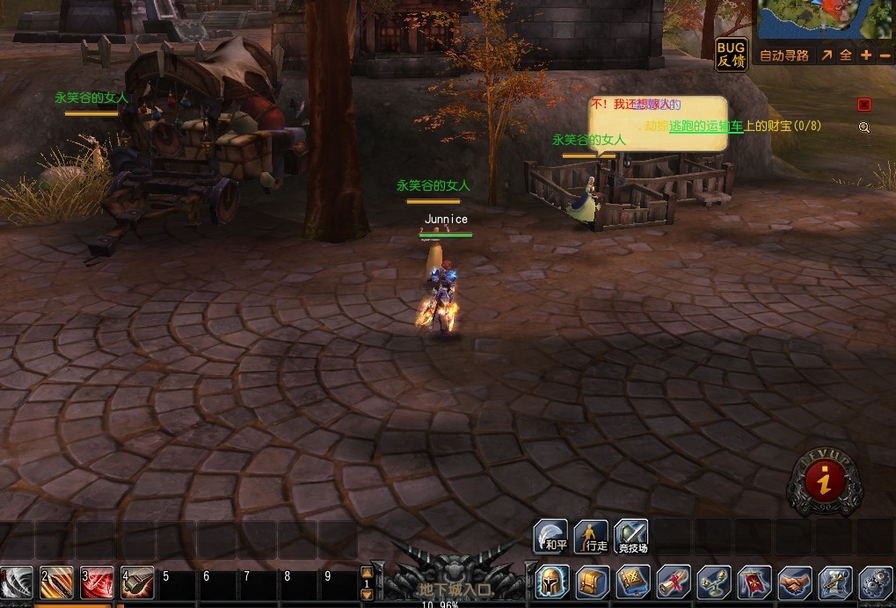Toggle the 和平 peace mode
Image resolution: width=896 pixels, height=608 pixels.
551,536
